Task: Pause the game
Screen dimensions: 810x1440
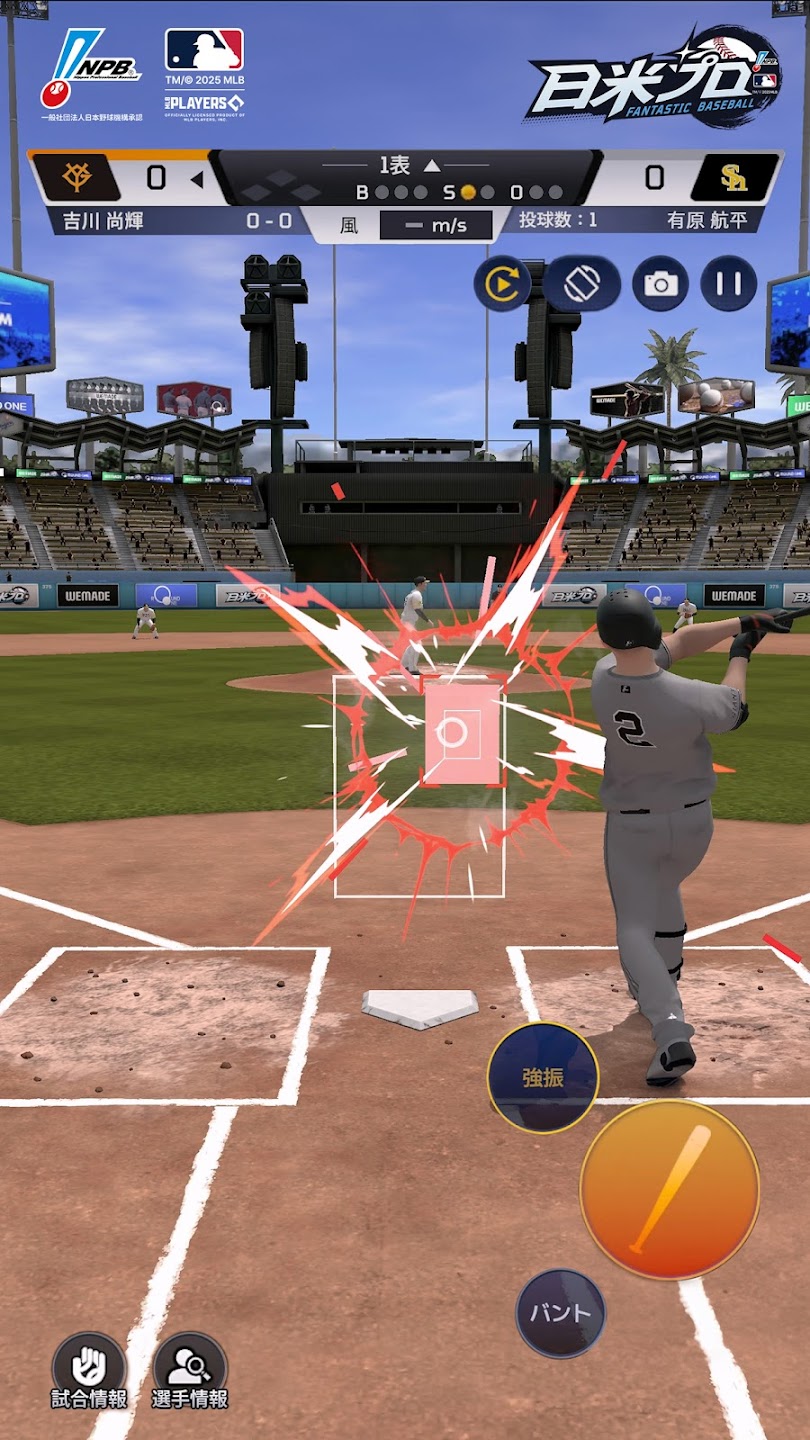Action: 728,284
